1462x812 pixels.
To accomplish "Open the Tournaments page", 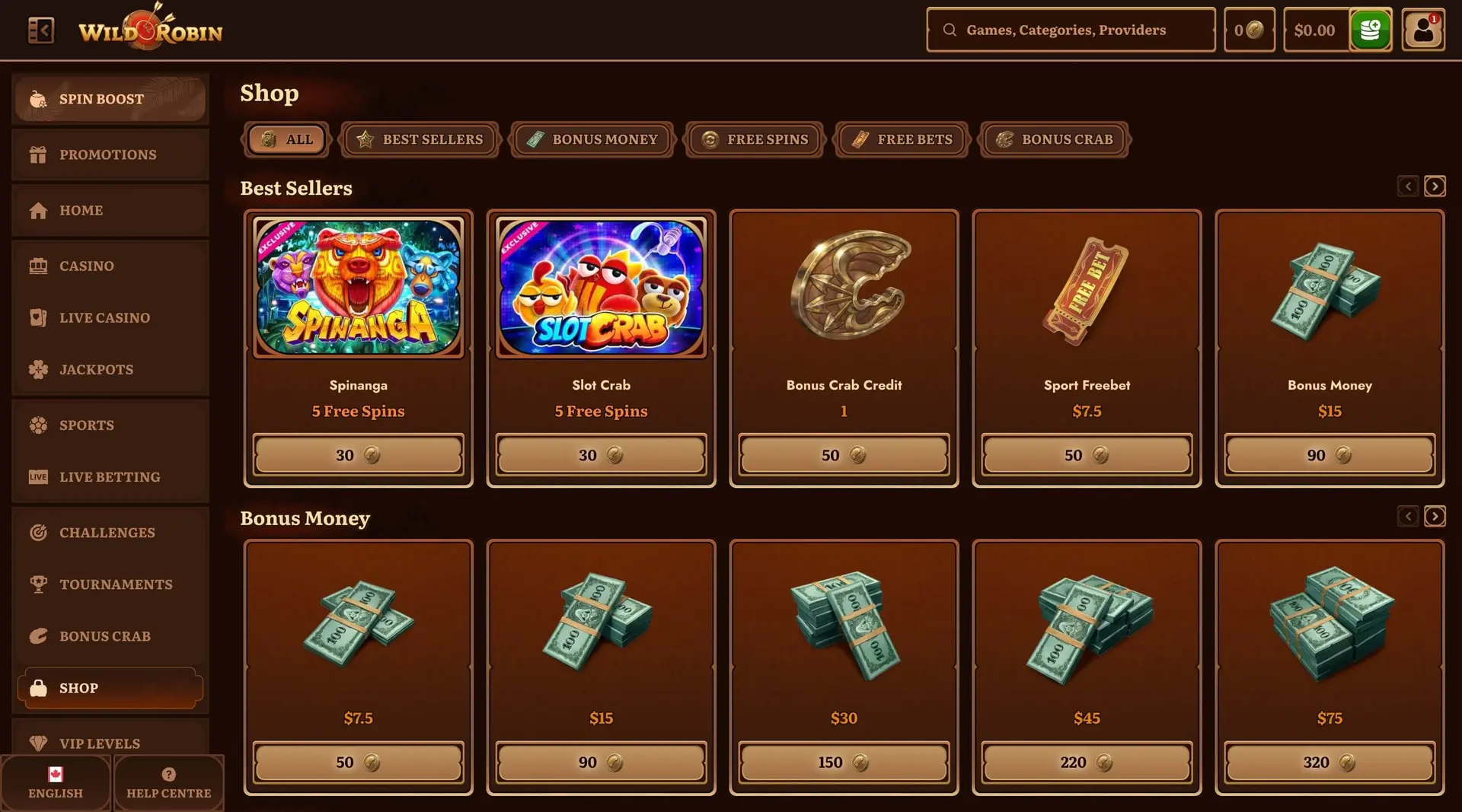I will point(110,584).
